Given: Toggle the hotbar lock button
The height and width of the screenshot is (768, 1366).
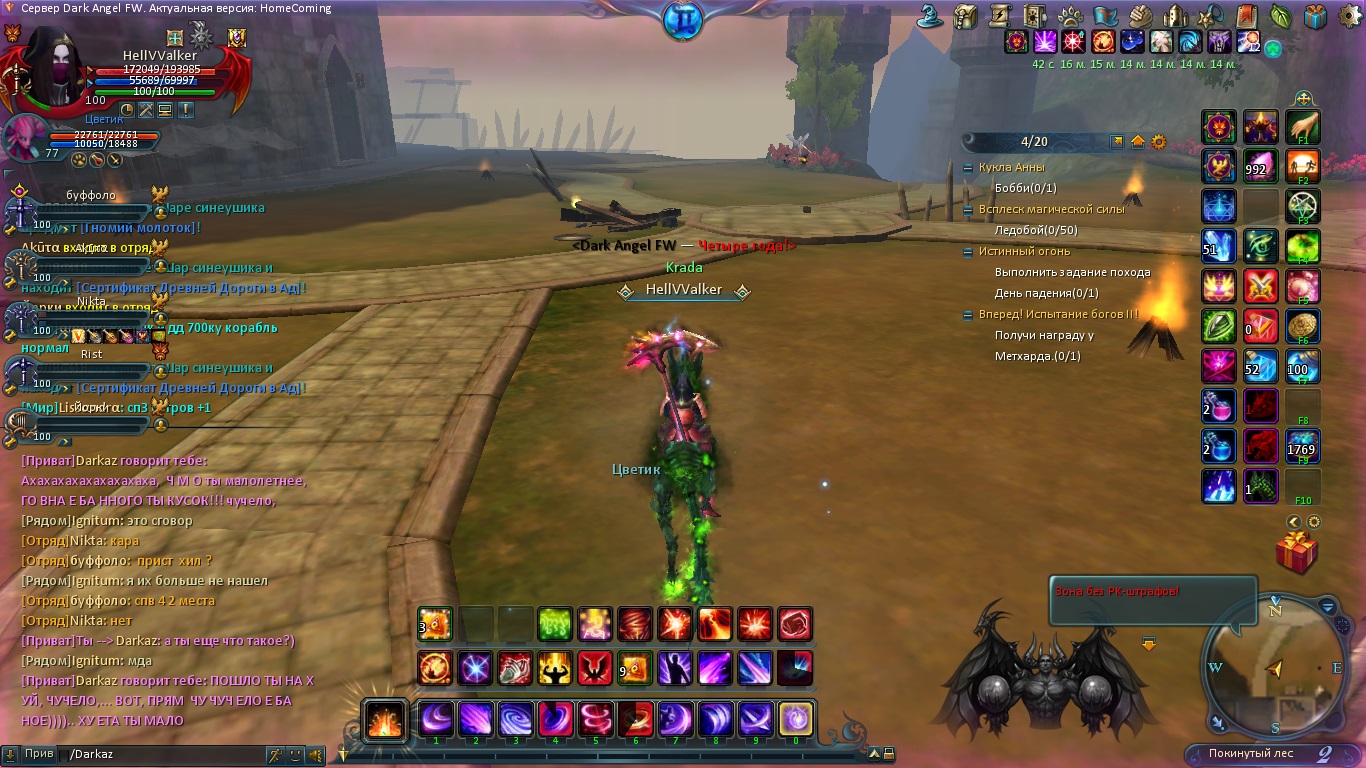Looking at the screenshot, I should point(888,754).
